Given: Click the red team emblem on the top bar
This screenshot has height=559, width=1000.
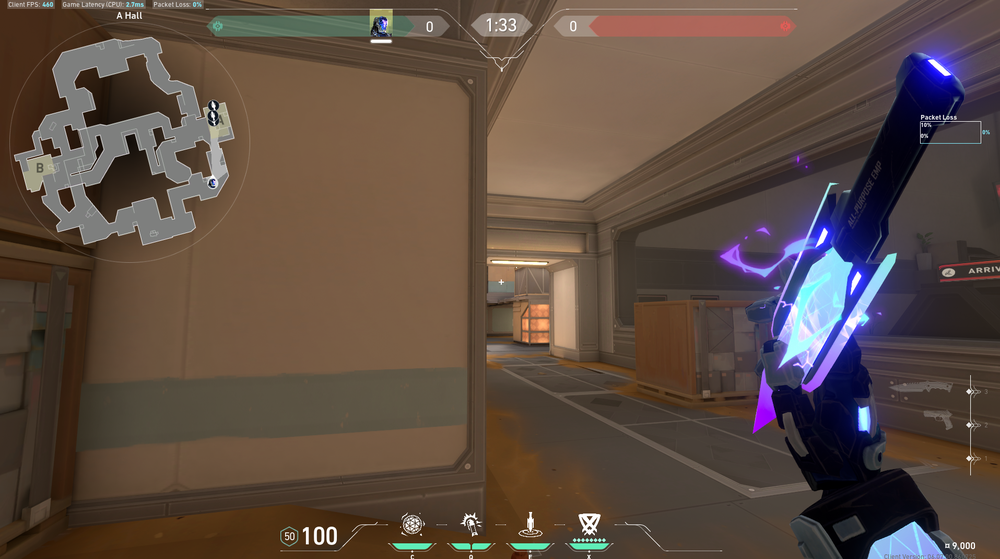Looking at the screenshot, I should coord(787,26).
